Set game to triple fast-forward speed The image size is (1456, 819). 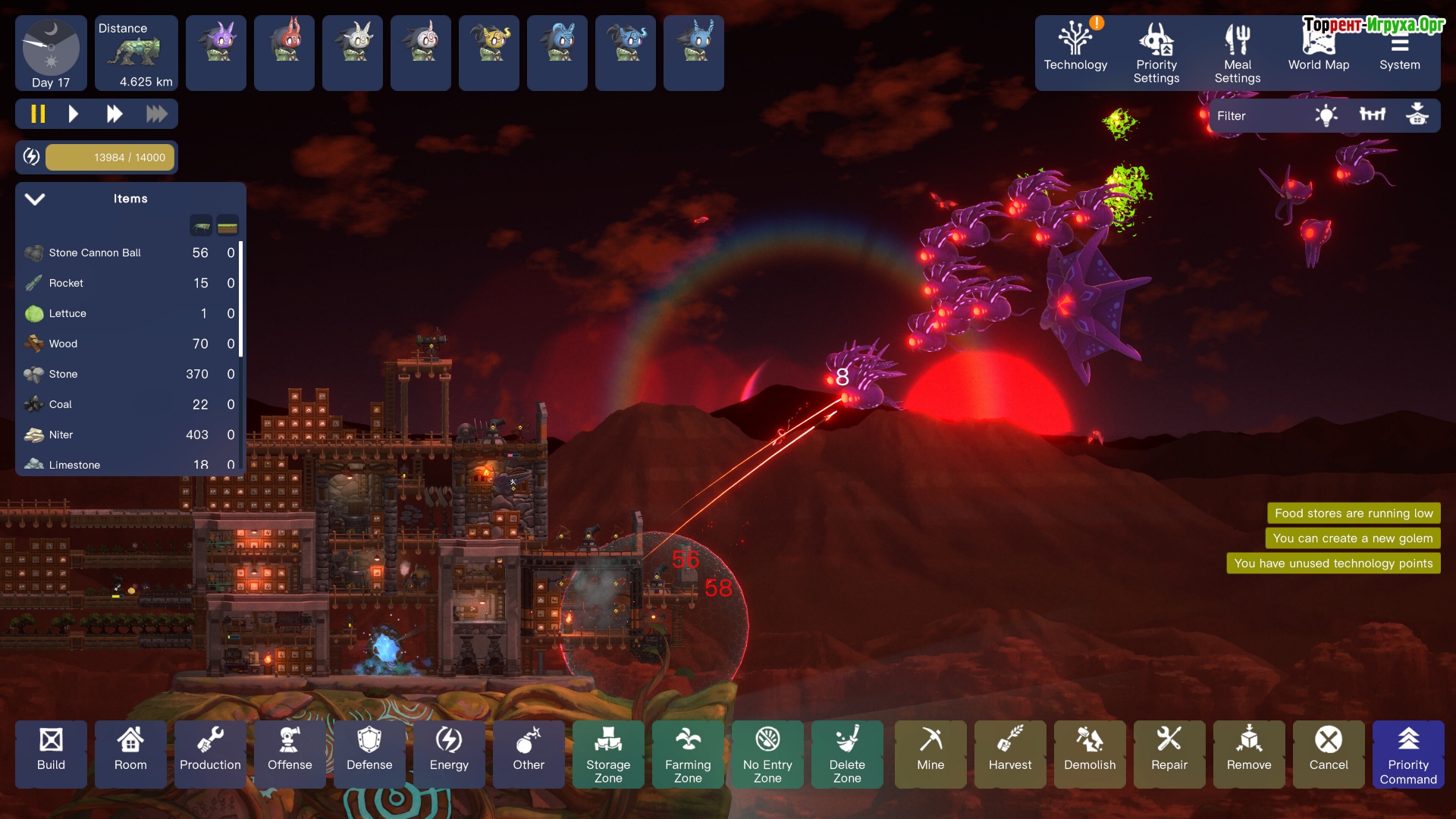(x=156, y=115)
